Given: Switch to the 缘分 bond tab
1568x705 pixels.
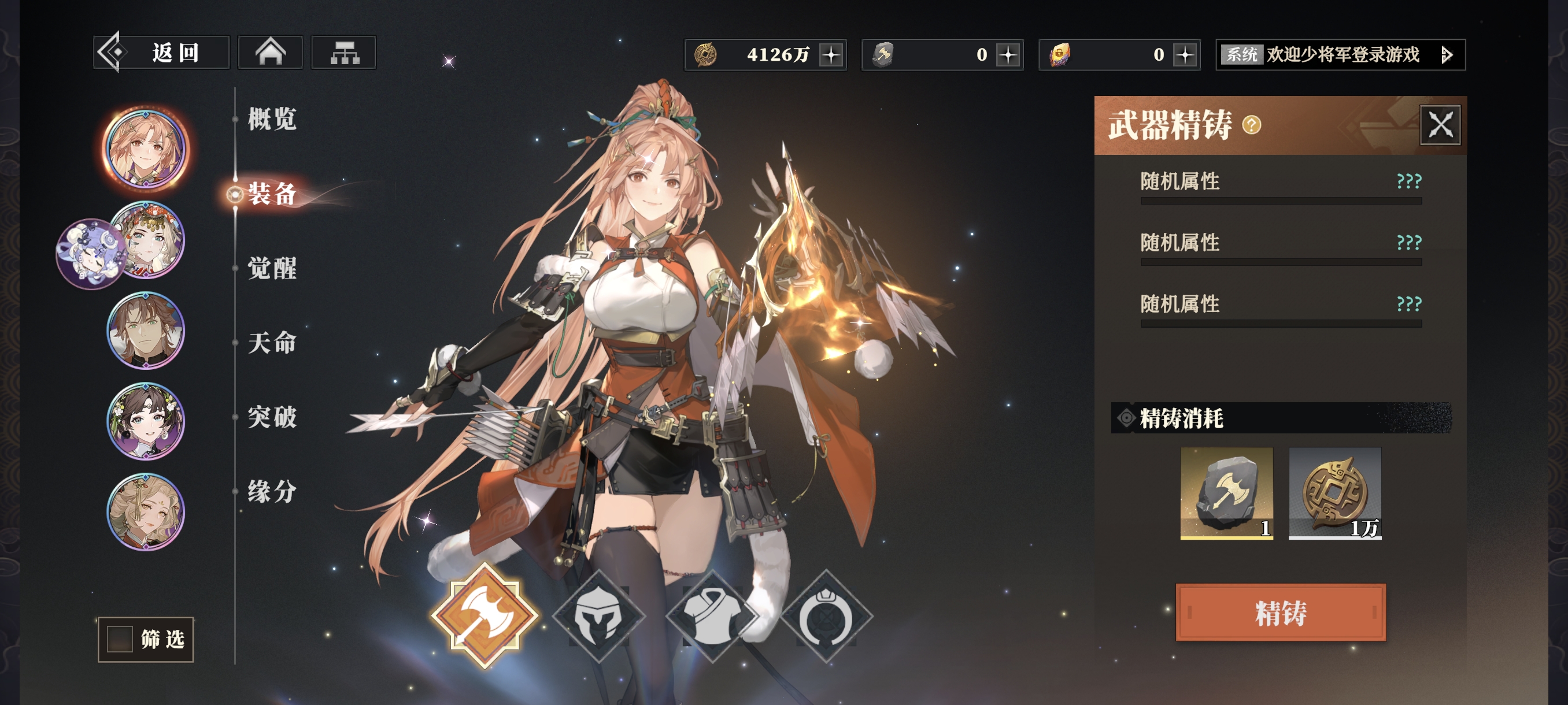Looking at the screenshot, I should click(x=272, y=492).
